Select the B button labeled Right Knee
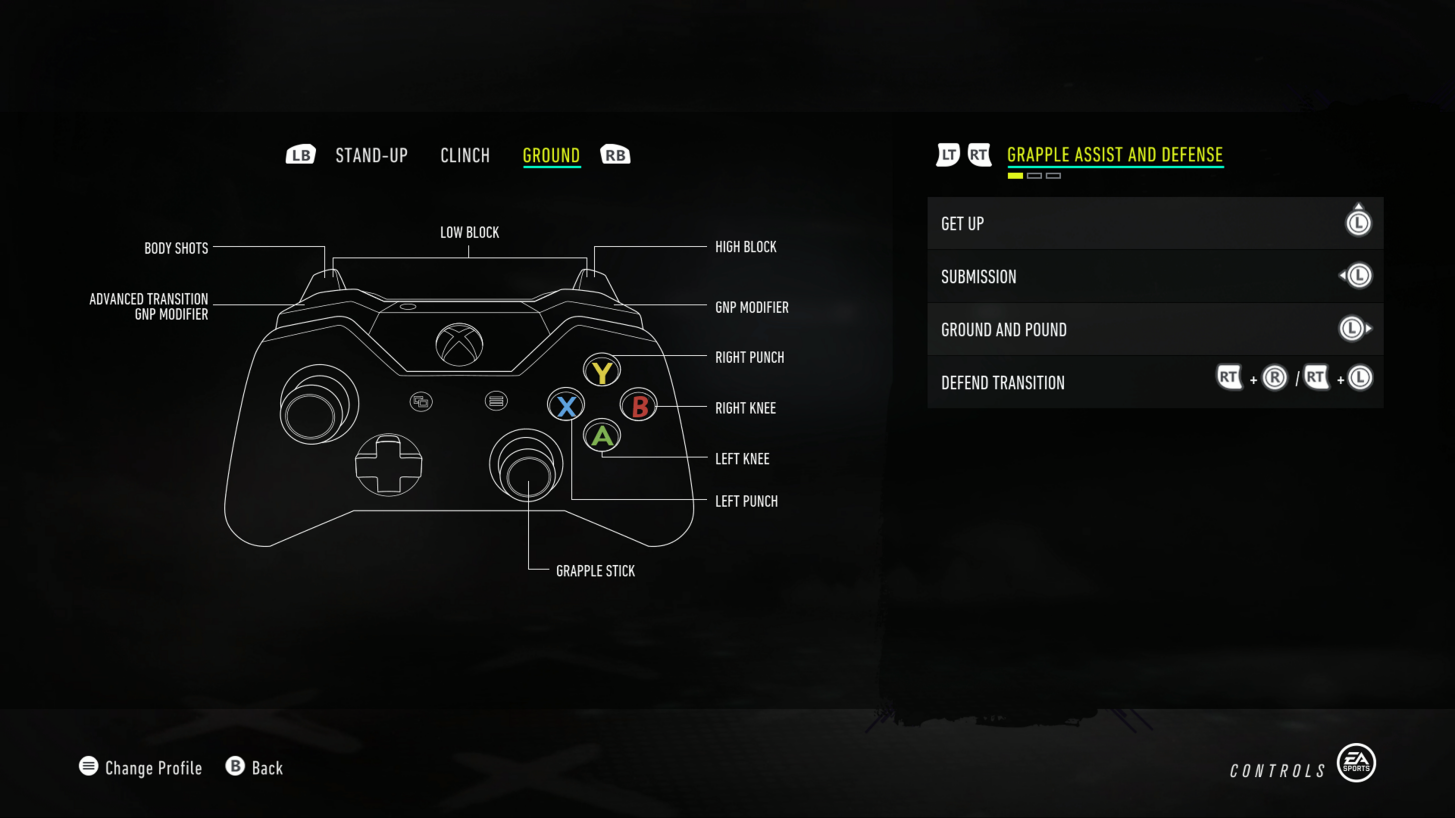This screenshot has height=818, width=1455. (638, 406)
